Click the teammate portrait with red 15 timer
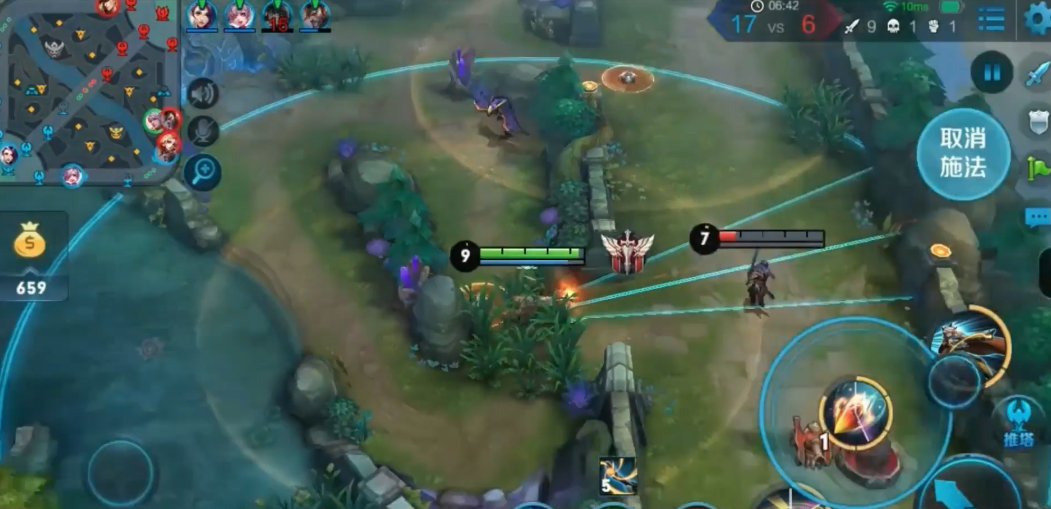This screenshot has height=509, width=1051. coord(277,16)
